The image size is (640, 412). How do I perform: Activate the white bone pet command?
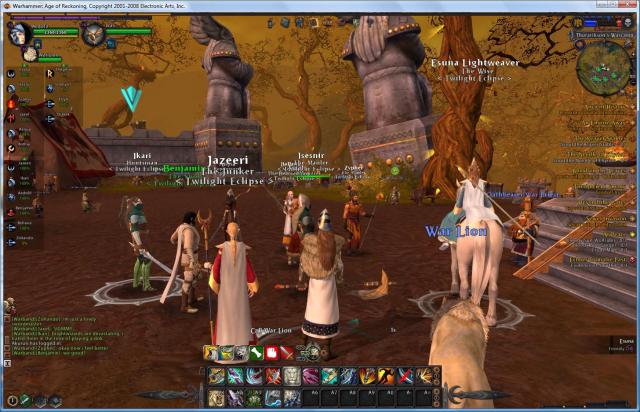(257, 352)
